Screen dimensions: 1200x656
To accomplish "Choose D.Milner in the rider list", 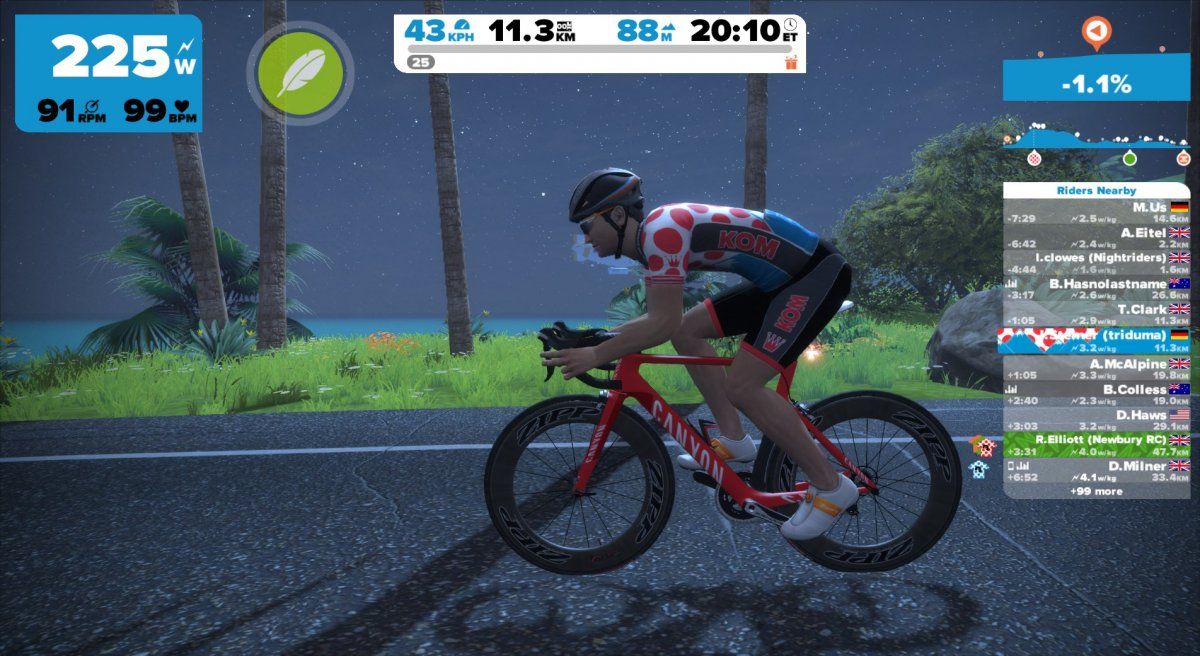I will point(1097,471).
